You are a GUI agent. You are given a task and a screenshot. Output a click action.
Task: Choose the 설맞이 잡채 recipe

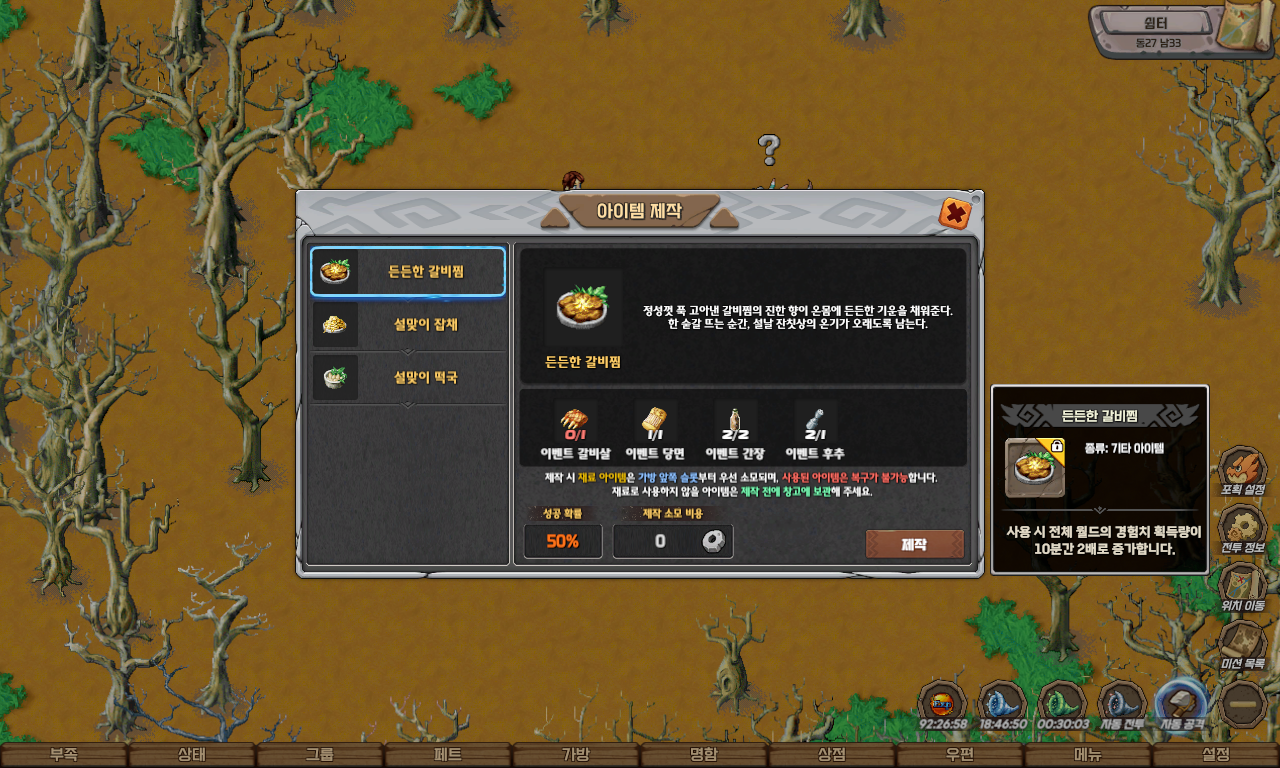tap(407, 325)
